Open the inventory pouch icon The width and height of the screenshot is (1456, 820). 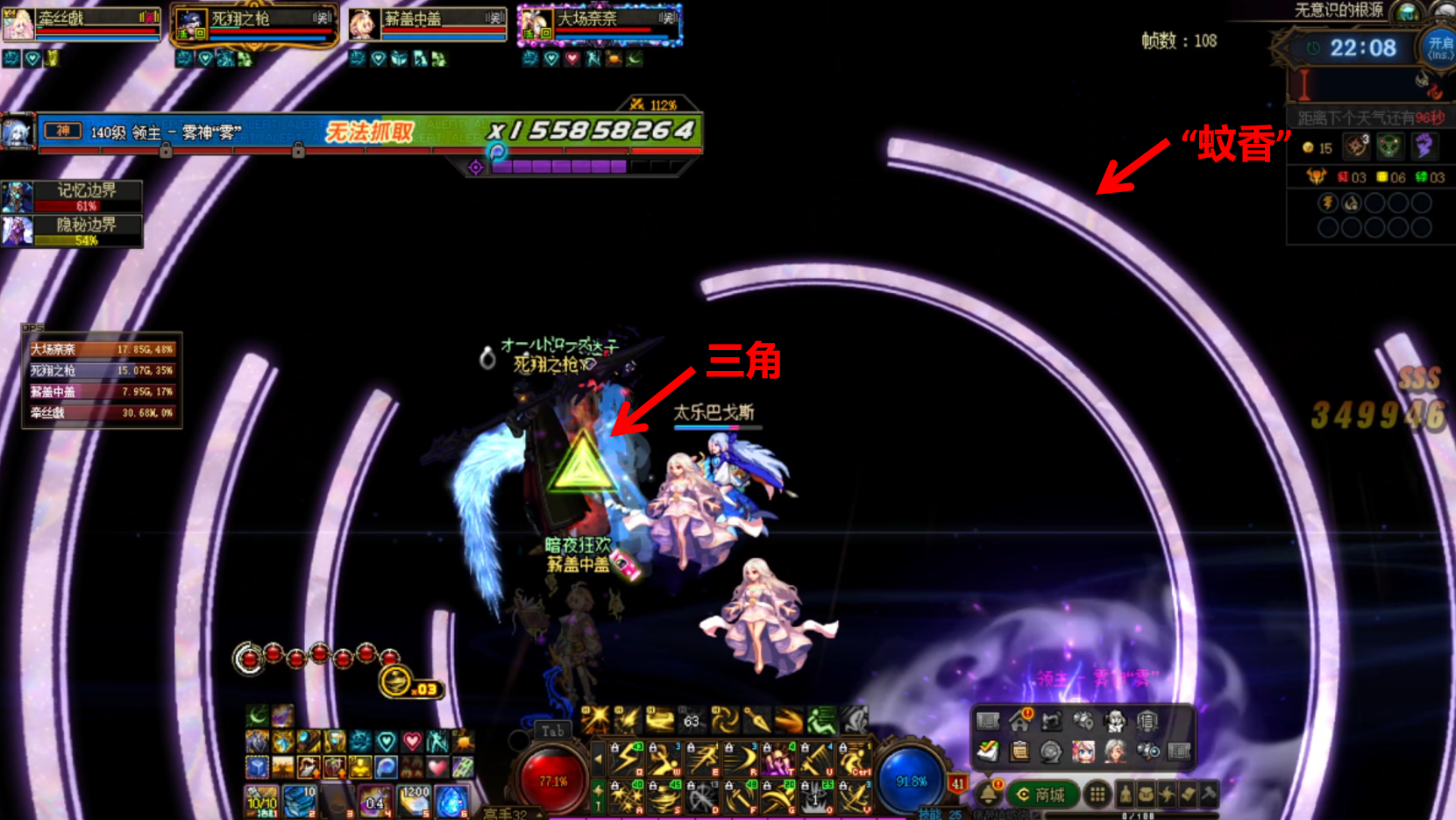tap(1146, 795)
